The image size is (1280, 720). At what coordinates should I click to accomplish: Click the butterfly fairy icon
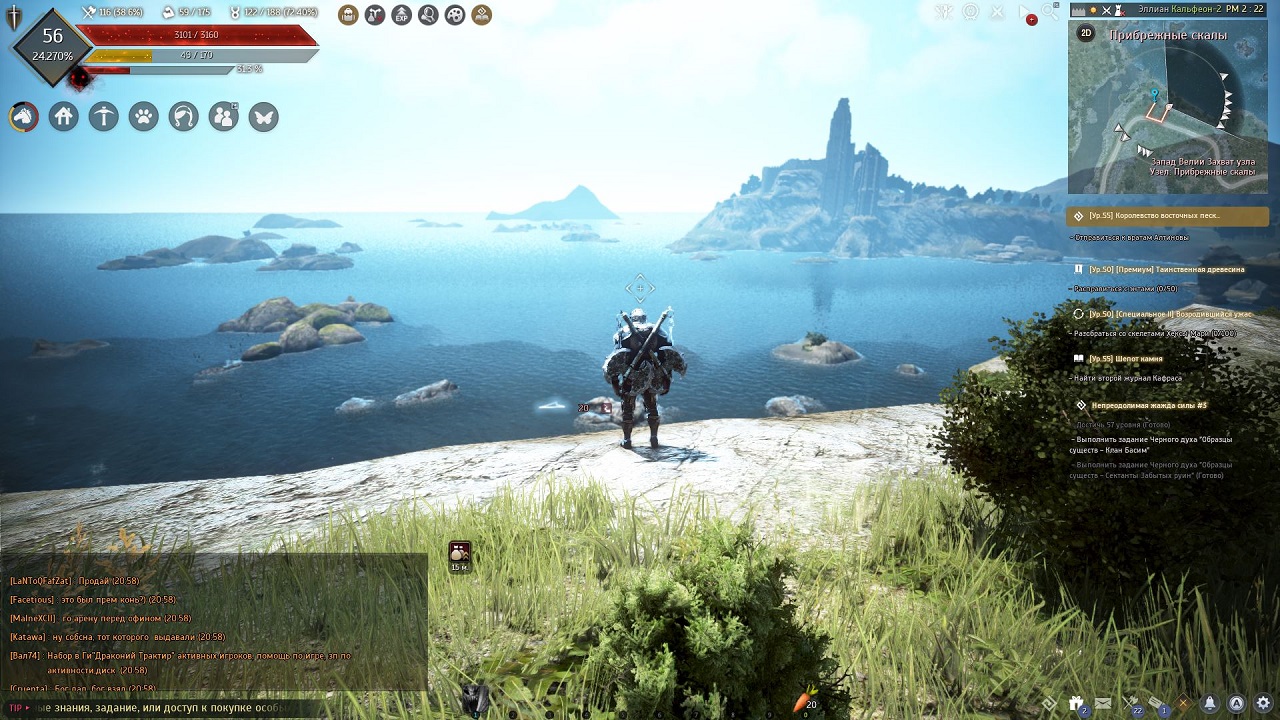(264, 117)
